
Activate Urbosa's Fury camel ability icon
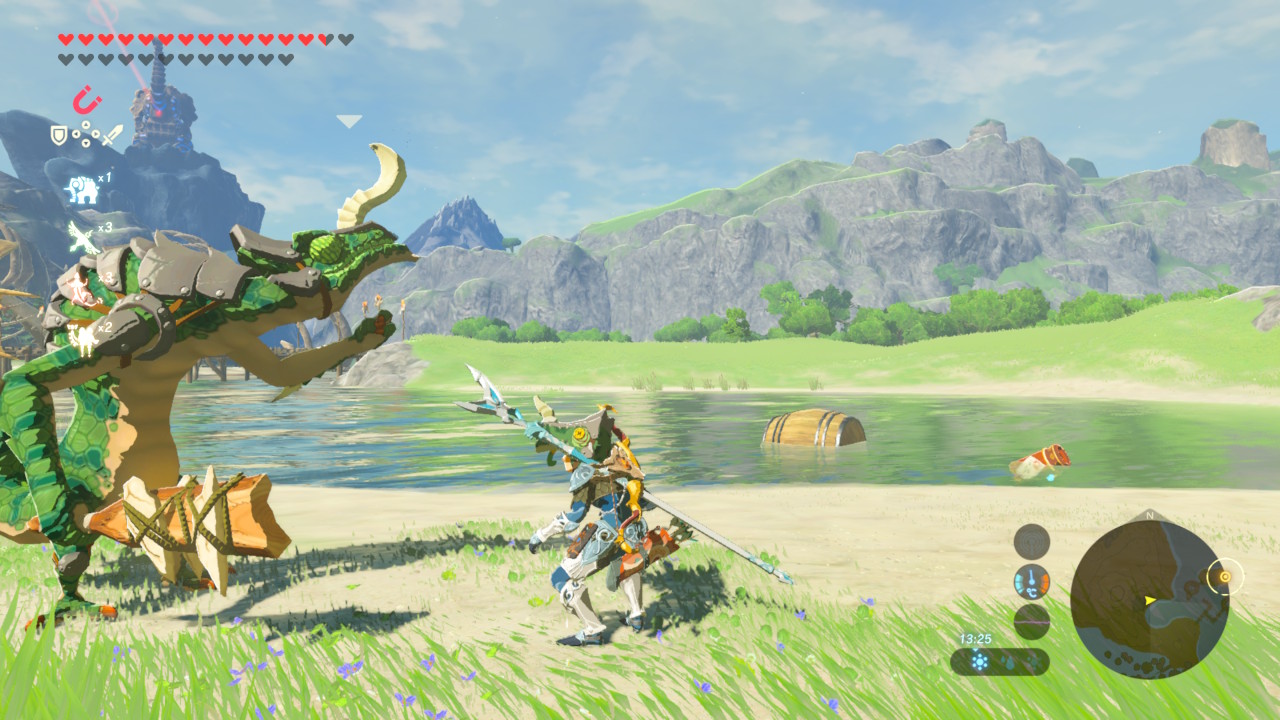coord(82,340)
